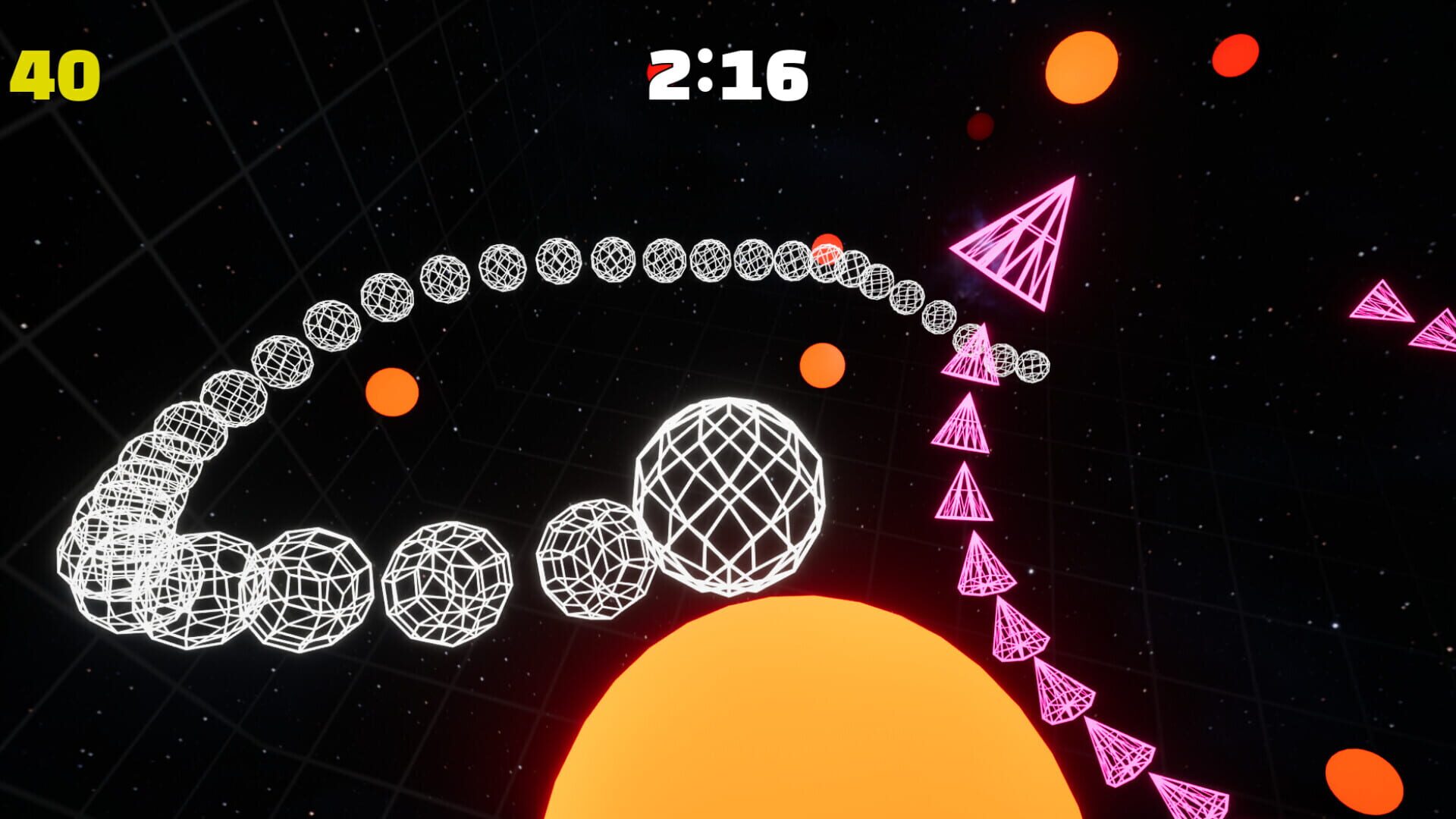Select the orange orb near the white sphere chain
The width and height of the screenshot is (1456, 819).
coord(390,390)
